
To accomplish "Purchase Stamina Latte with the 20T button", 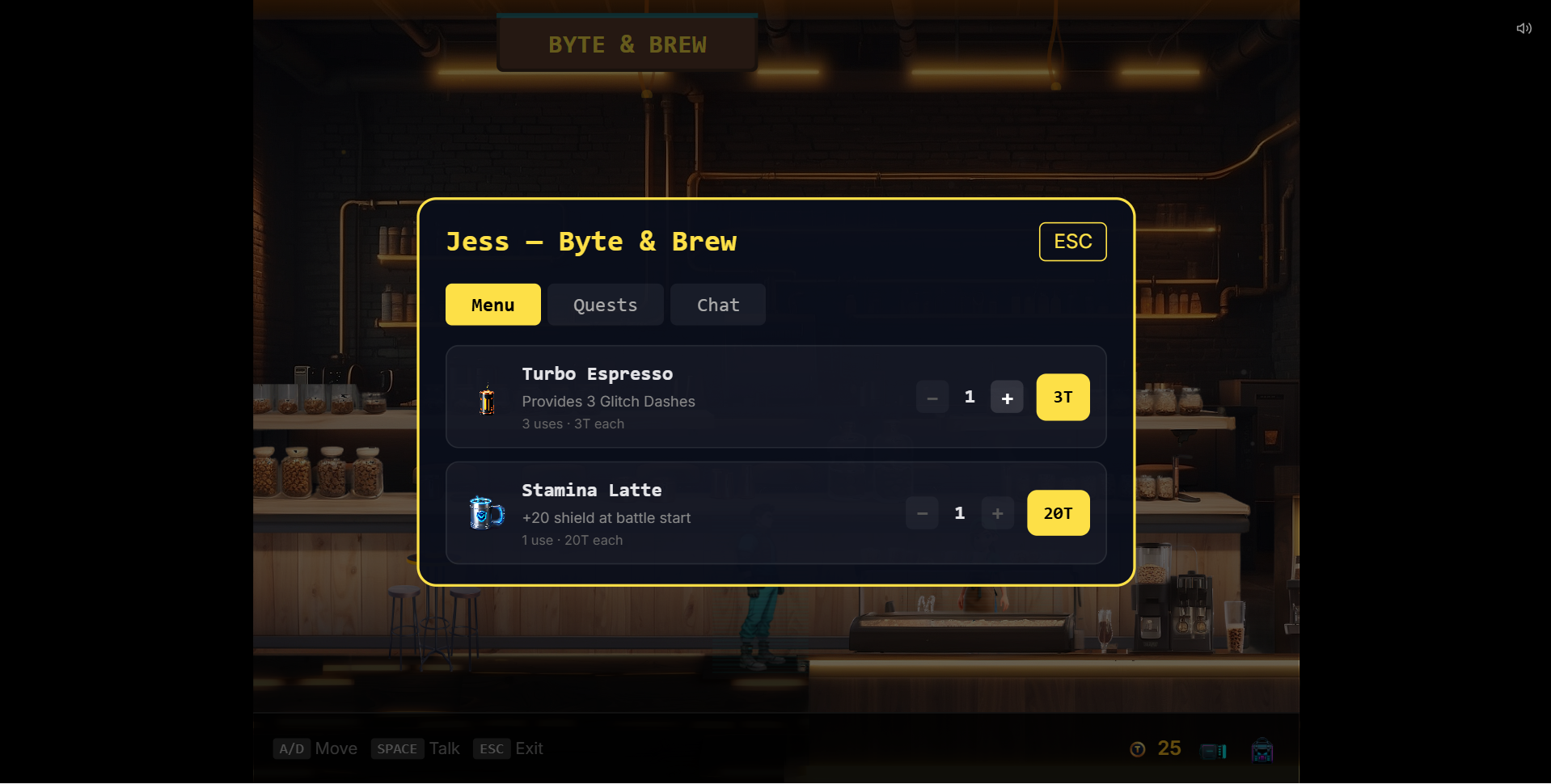I will 1058,513.
